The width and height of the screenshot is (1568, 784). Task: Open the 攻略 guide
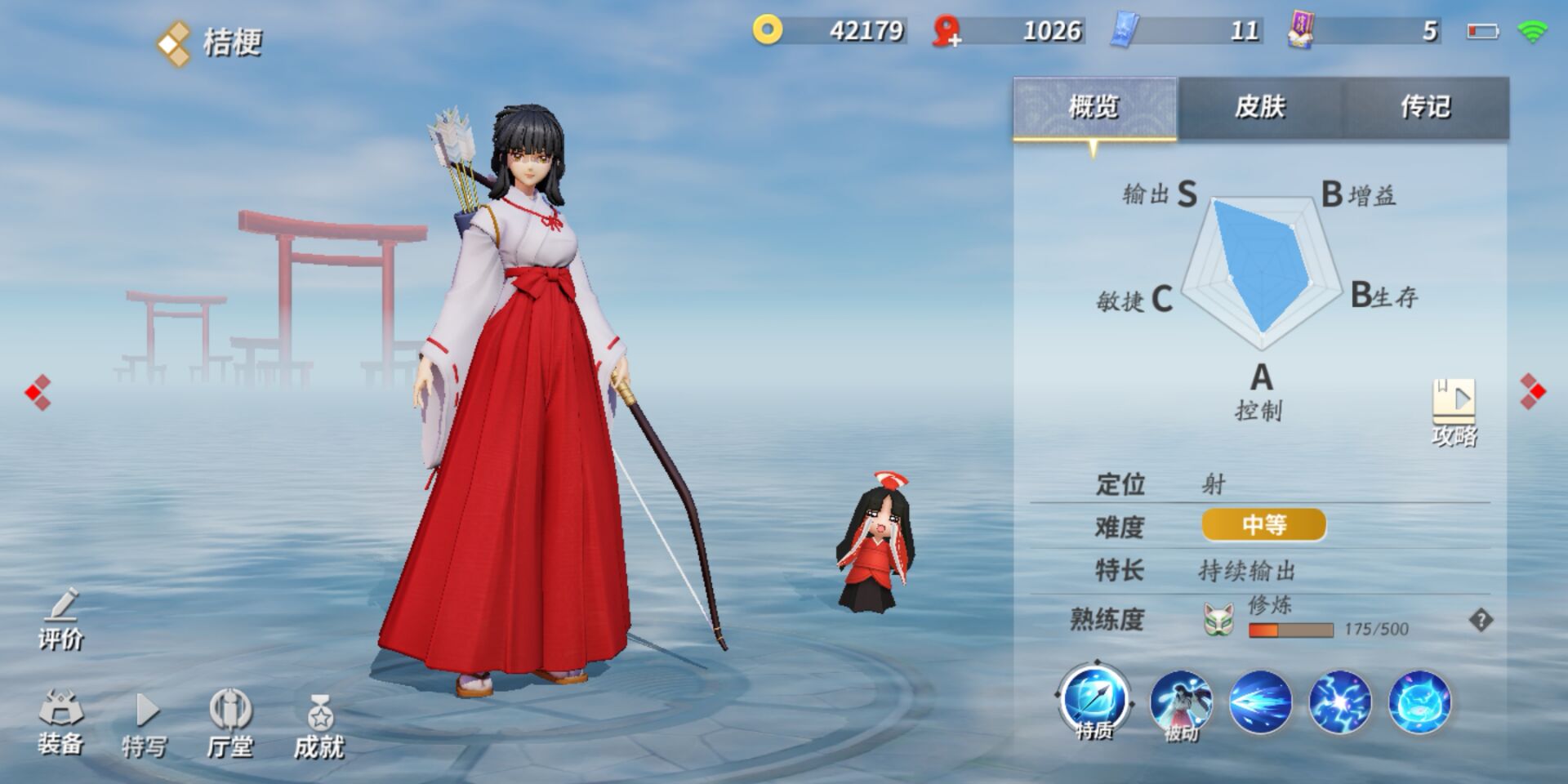[1454, 412]
